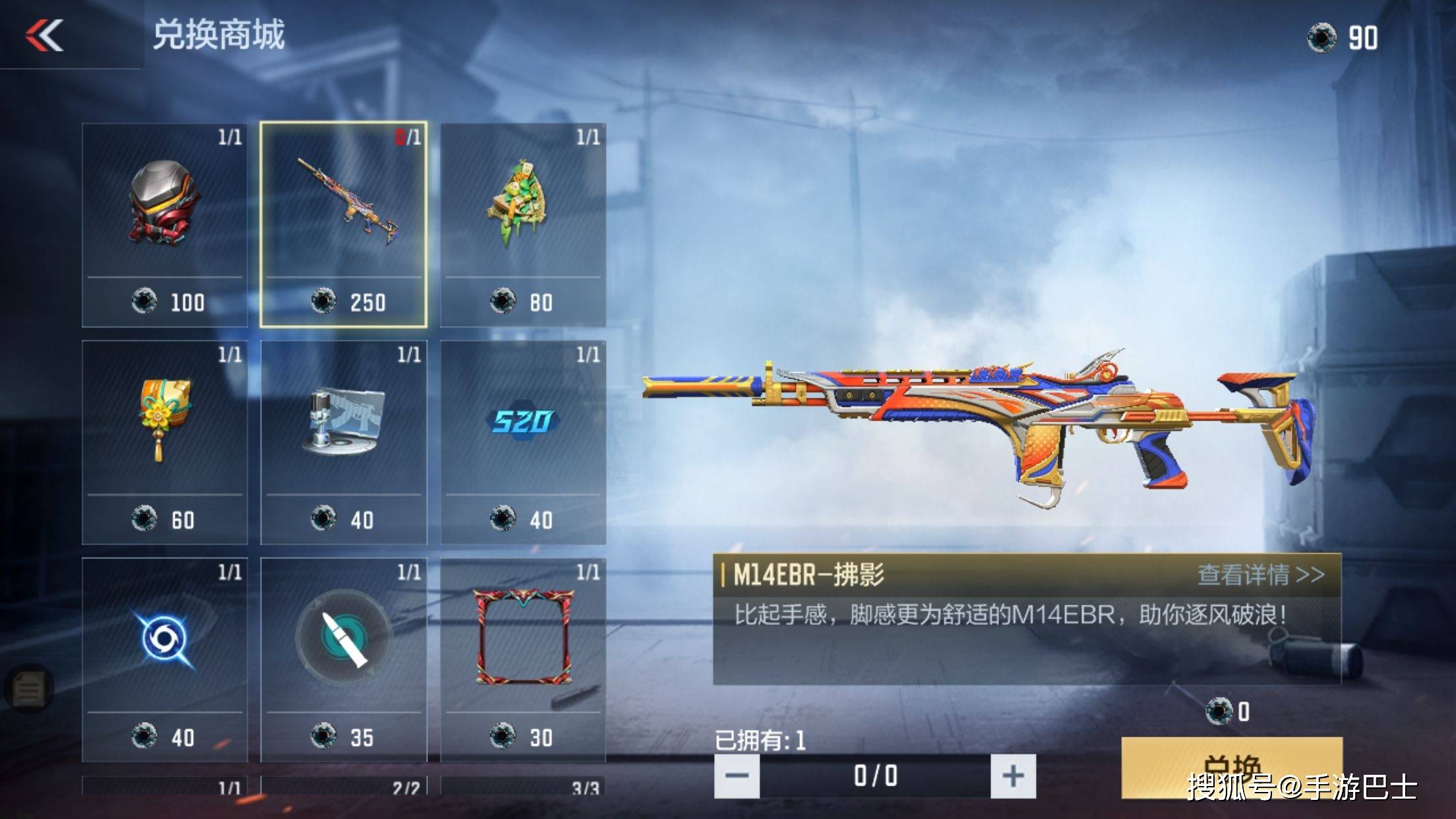The image size is (1456, 819).
Task: Open 查看详情 details link
Action: pyautogui.click(x=1260, y=574)
